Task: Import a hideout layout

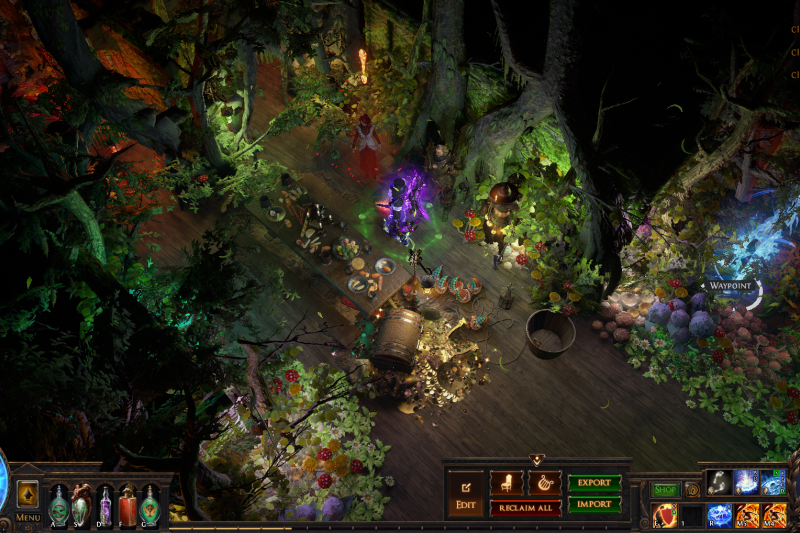Action: tap(594, 505)
